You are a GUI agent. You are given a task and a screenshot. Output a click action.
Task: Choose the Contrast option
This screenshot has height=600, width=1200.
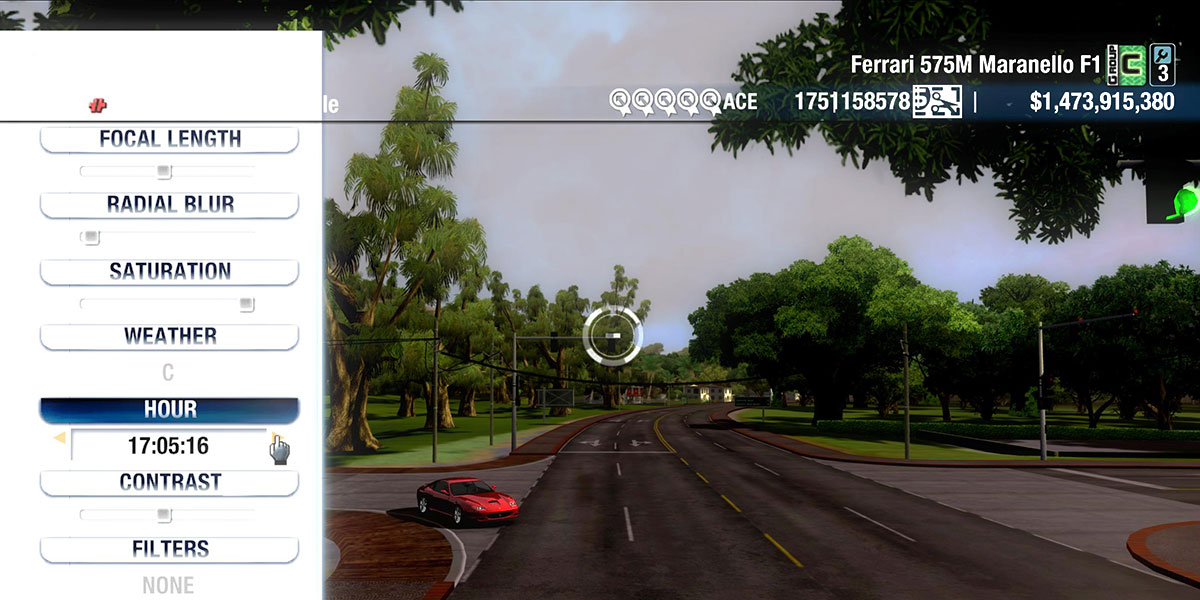click(169, 482)
